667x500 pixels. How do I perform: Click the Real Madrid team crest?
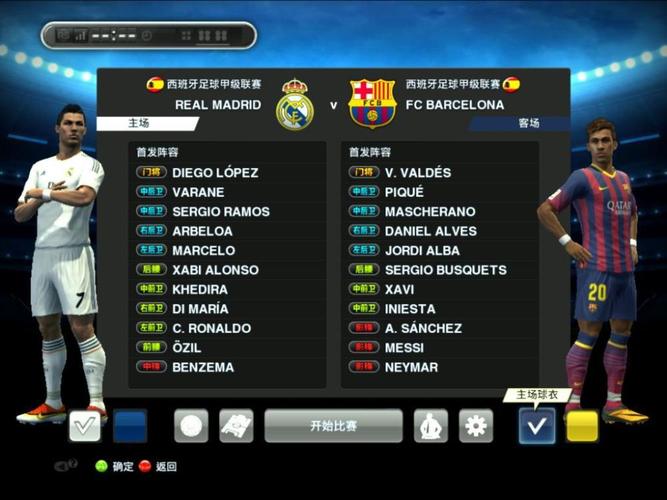(295, 104)
